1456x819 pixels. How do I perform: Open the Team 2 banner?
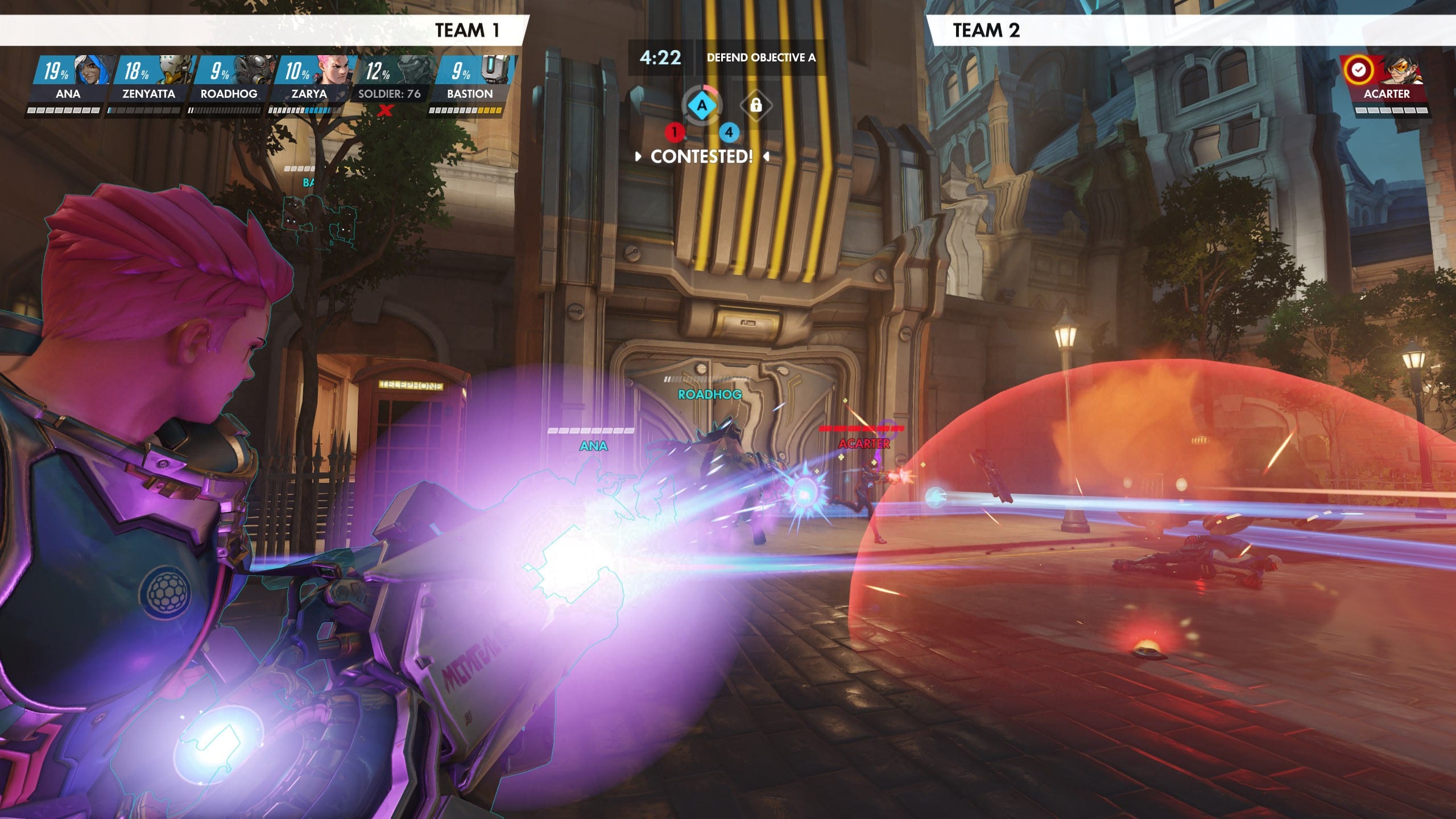click(1192, 30)
